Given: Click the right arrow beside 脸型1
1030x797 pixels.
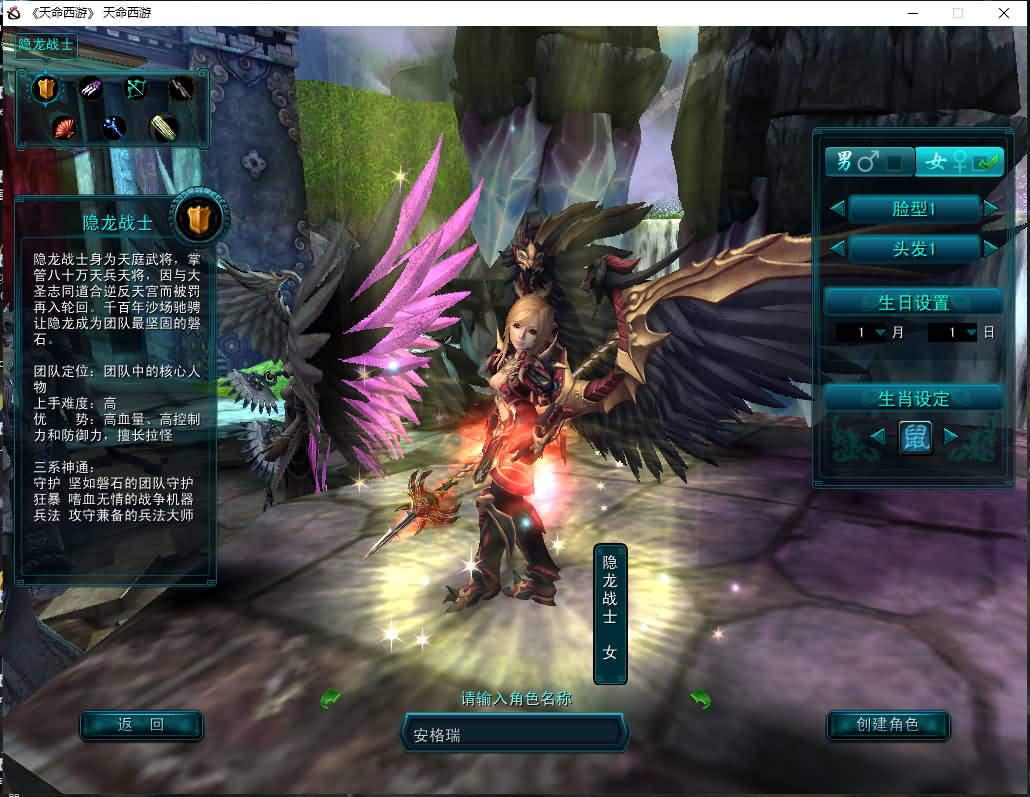Looking at the screenshot, I should point(991,209).
